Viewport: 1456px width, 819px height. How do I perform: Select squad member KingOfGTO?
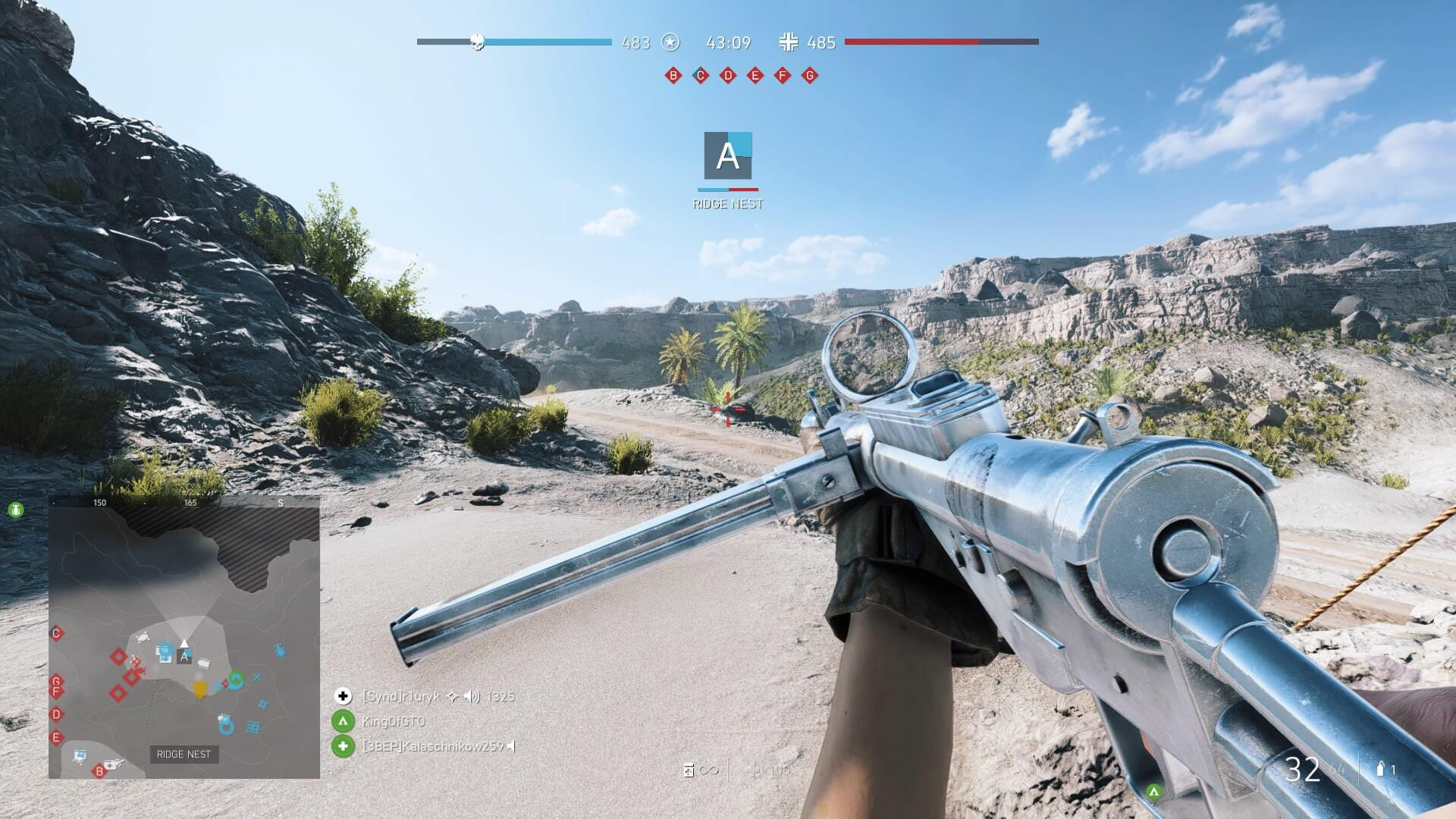pos(394,721)
